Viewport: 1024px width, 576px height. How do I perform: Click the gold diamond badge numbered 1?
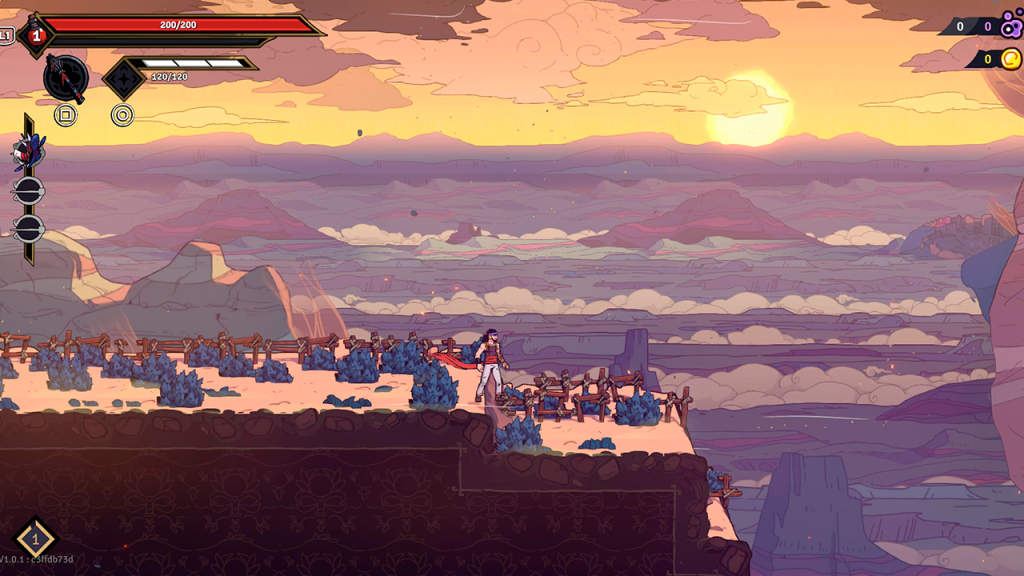(35, 538)
